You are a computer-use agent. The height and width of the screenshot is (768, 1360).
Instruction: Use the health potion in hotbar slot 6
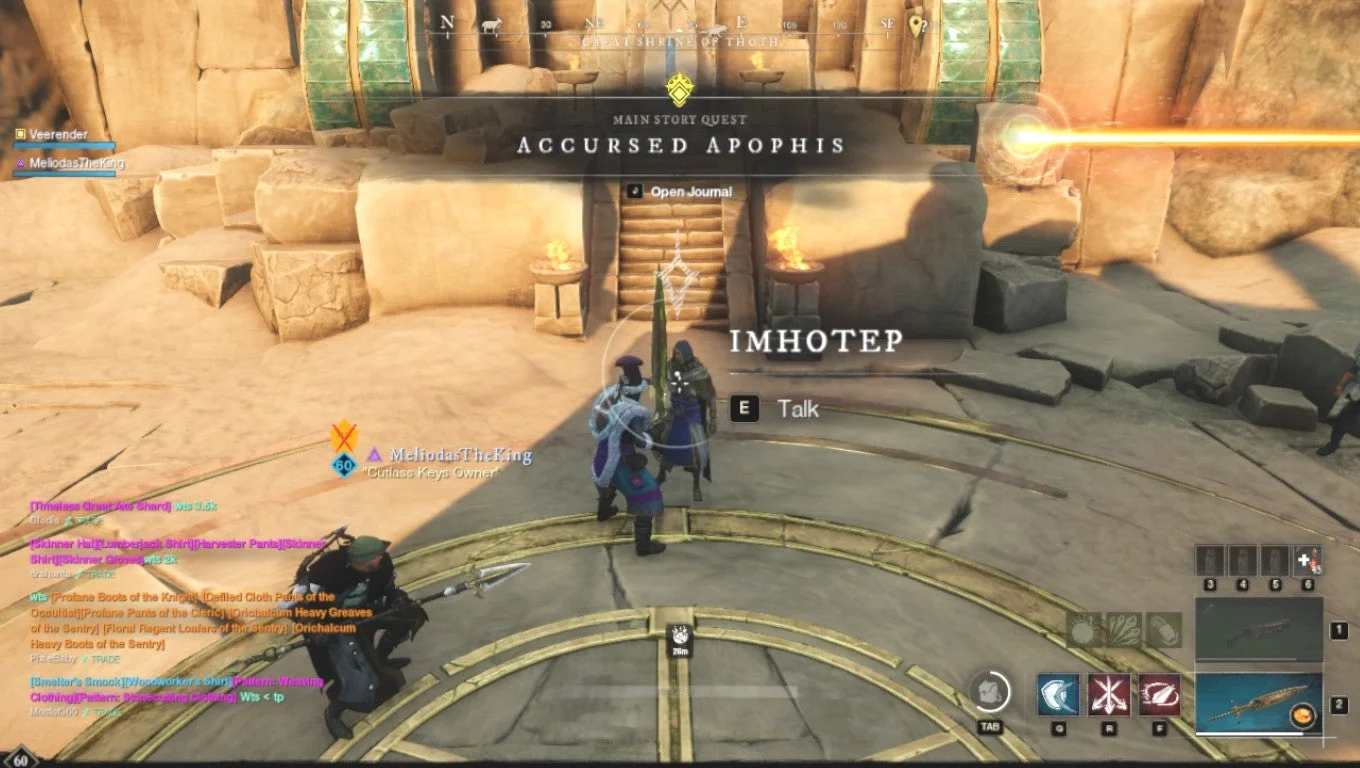coord(1307,558)
